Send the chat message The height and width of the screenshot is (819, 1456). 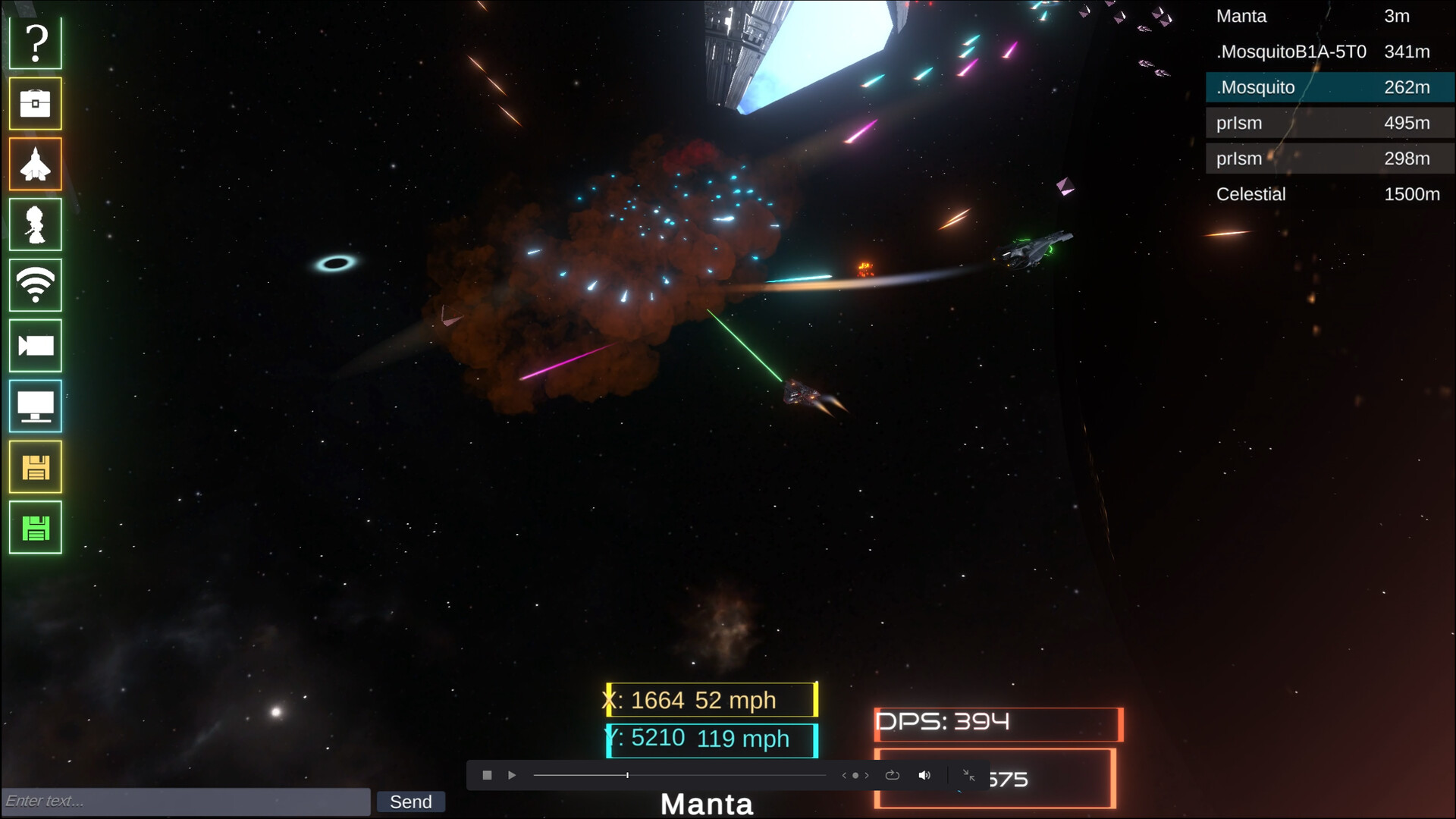coord(410,802)
